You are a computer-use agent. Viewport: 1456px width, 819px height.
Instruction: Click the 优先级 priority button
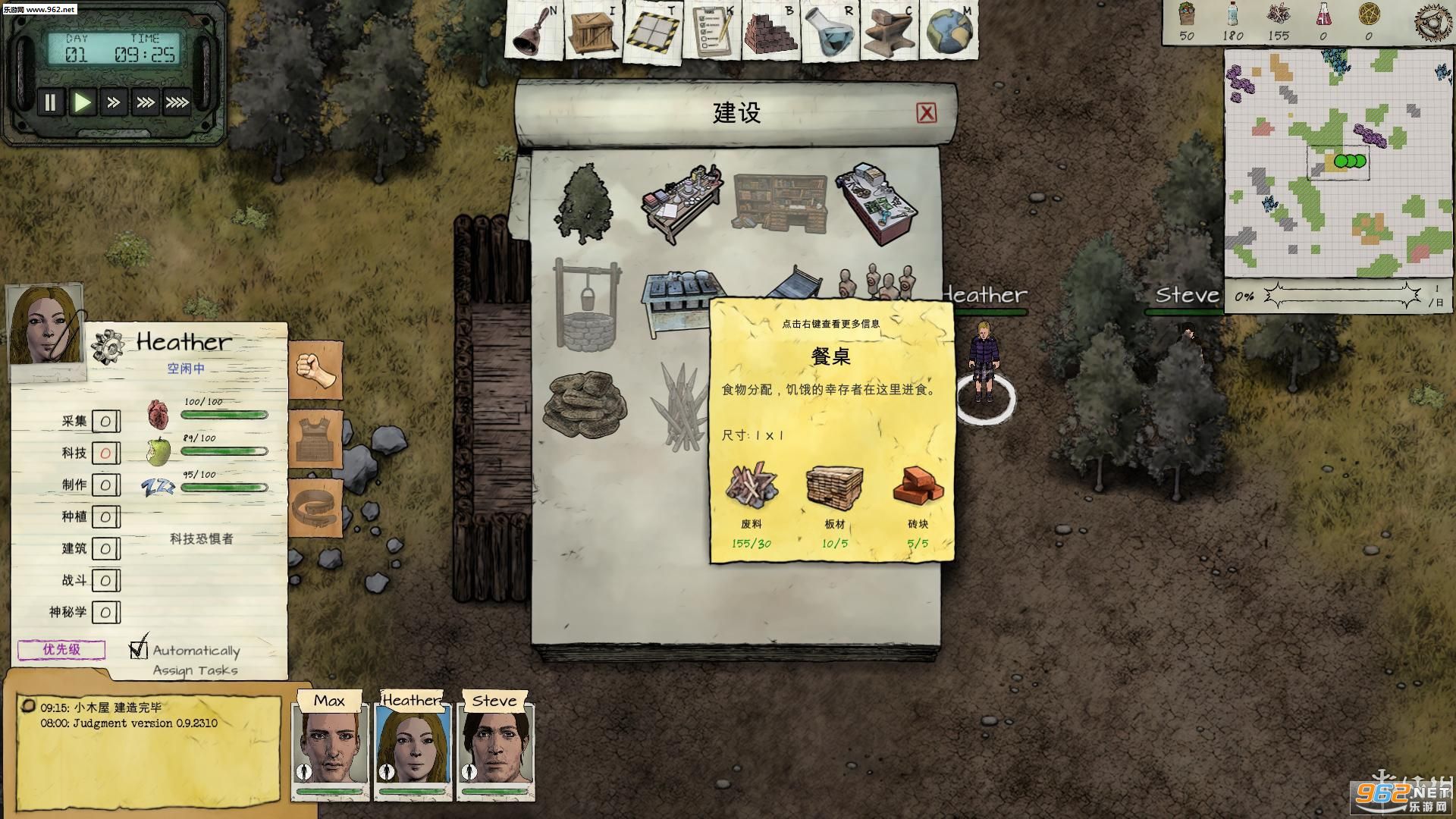61,650
